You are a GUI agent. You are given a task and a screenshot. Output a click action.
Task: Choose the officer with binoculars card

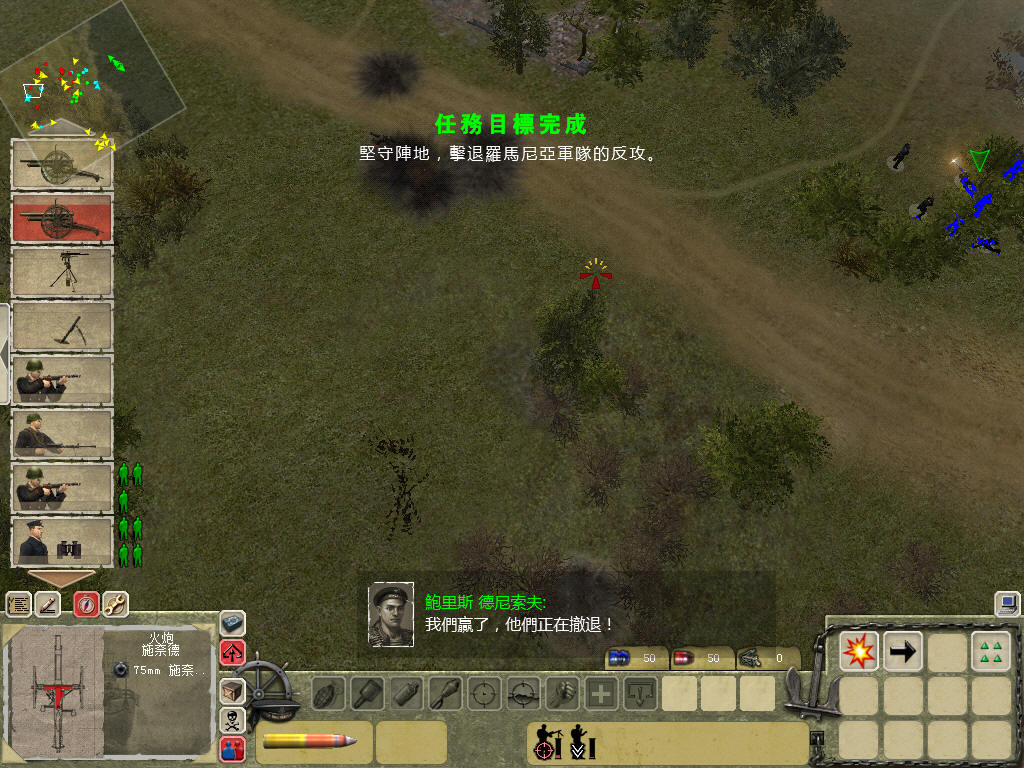click(x=62, y=542)
